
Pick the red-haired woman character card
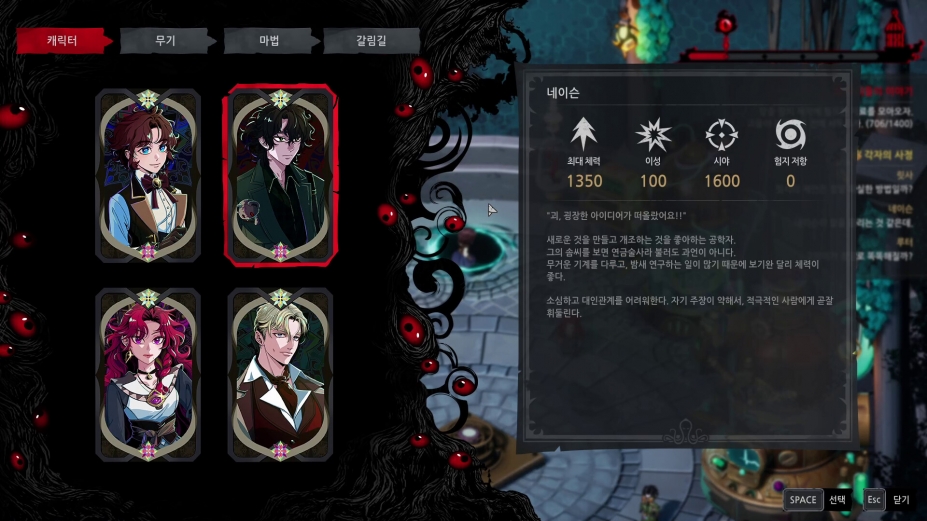[148, 374]
